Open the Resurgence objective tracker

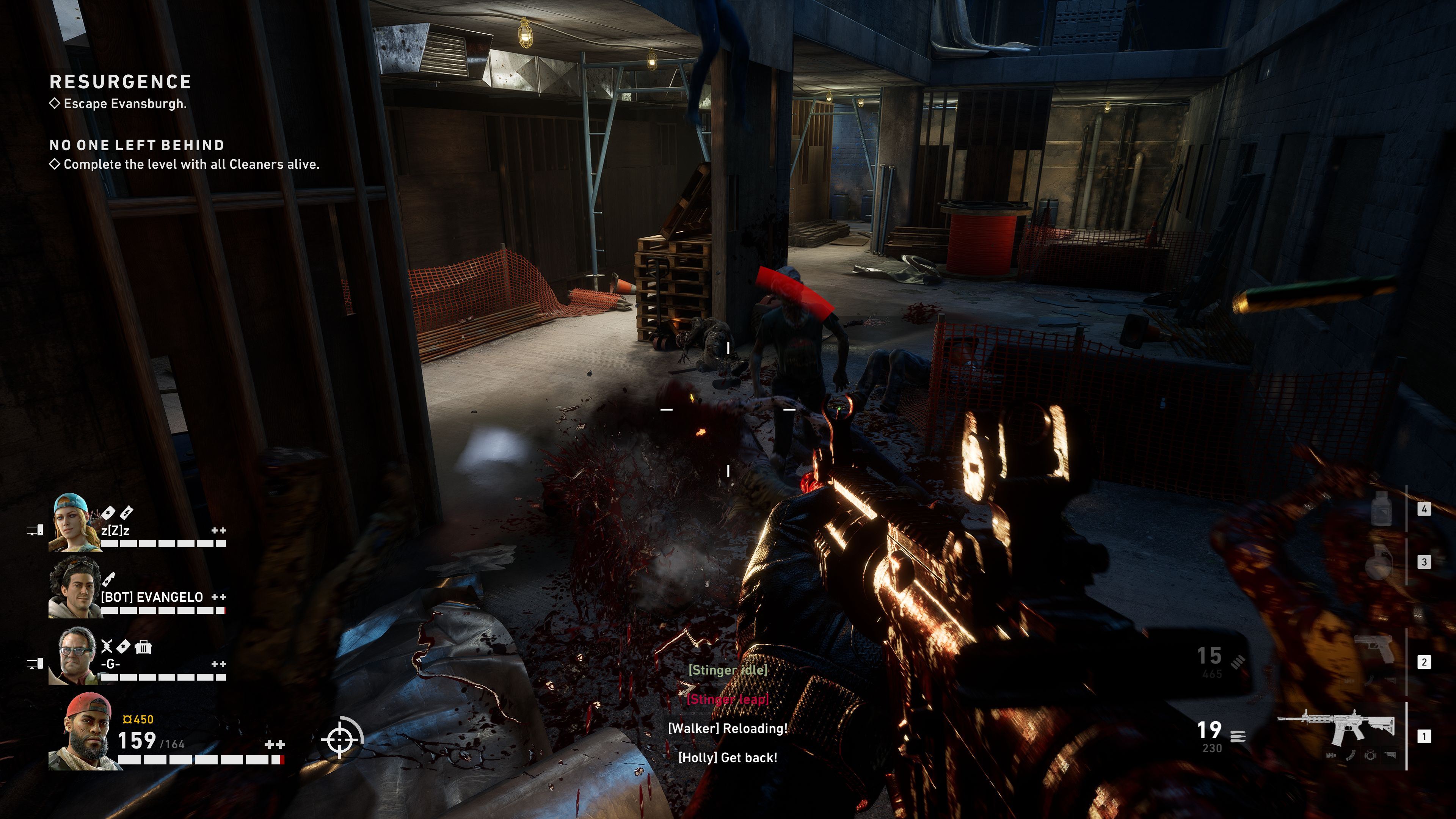(x=121, y=82)
